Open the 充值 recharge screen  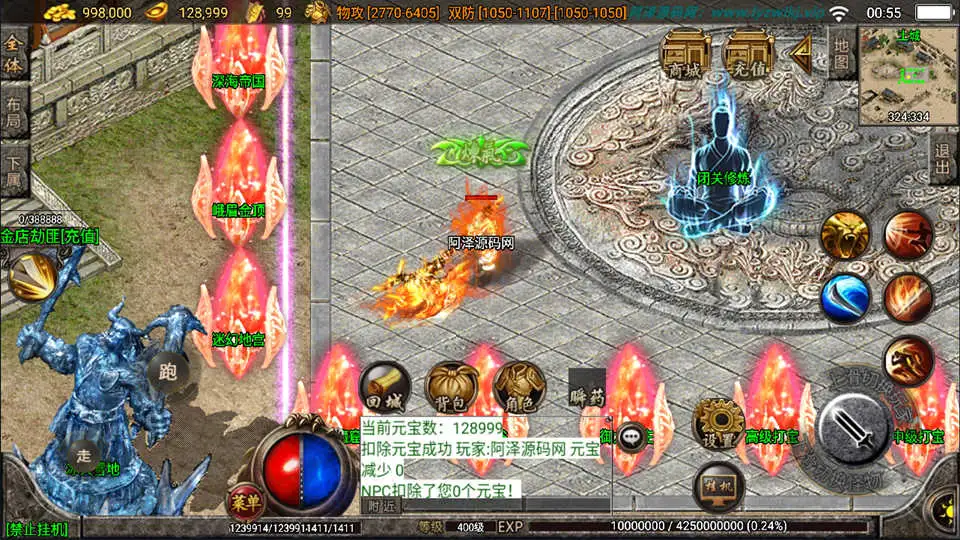750,55
